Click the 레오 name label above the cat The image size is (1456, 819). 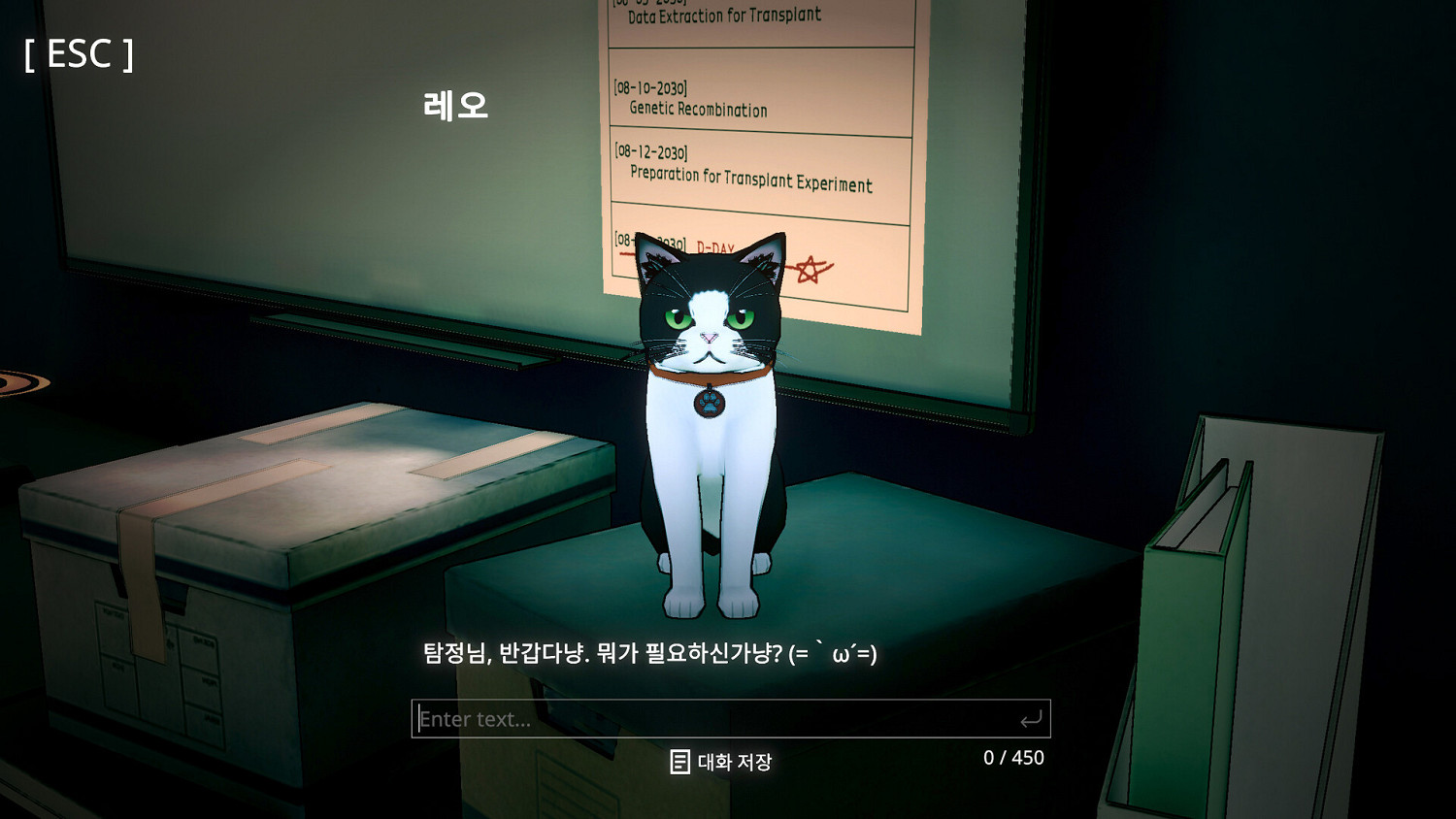coord(456,103)
